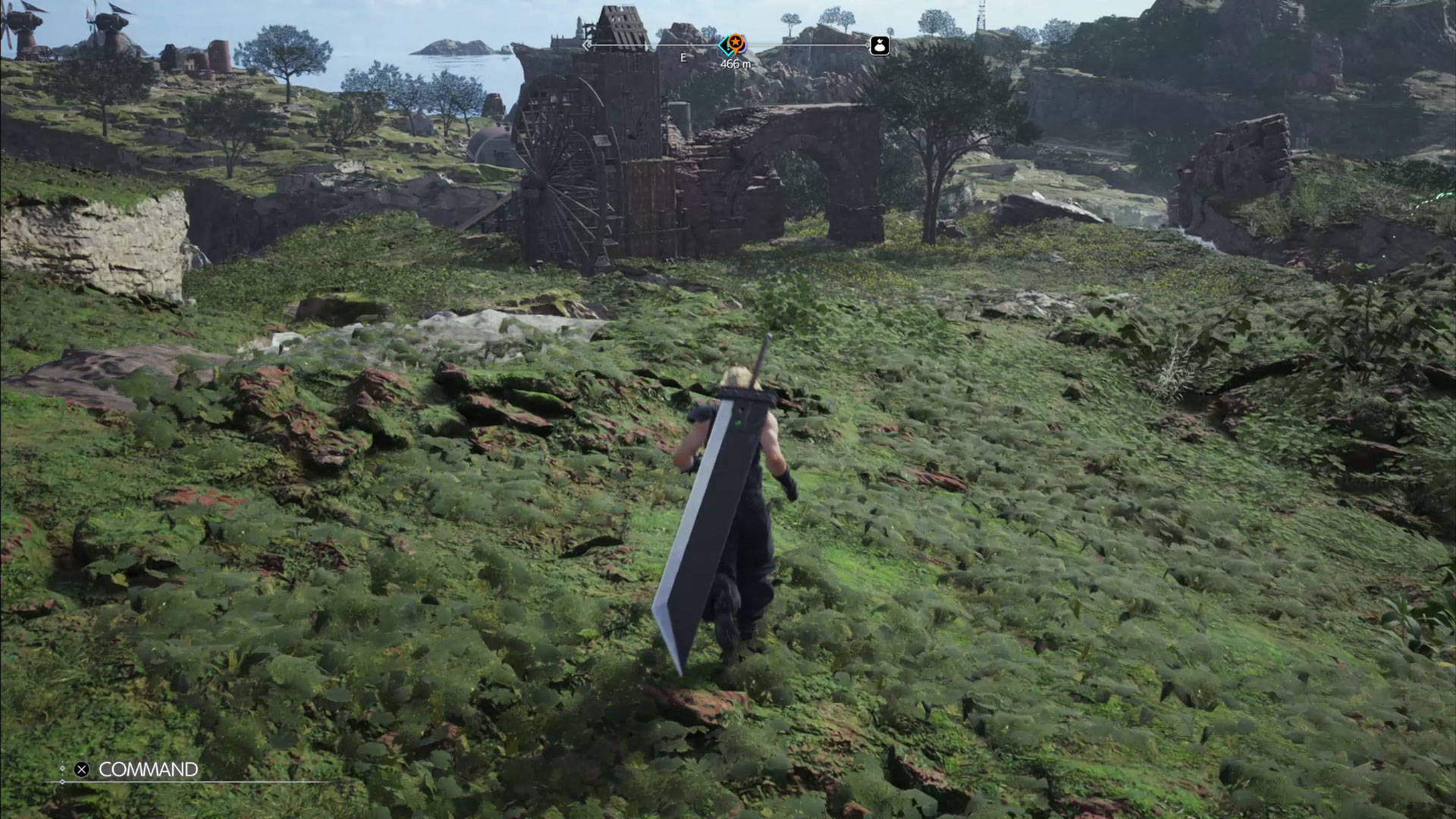Click the X button prompt near COMMAND
This screenshot has width=1456, height=819.
pos(82,770)
